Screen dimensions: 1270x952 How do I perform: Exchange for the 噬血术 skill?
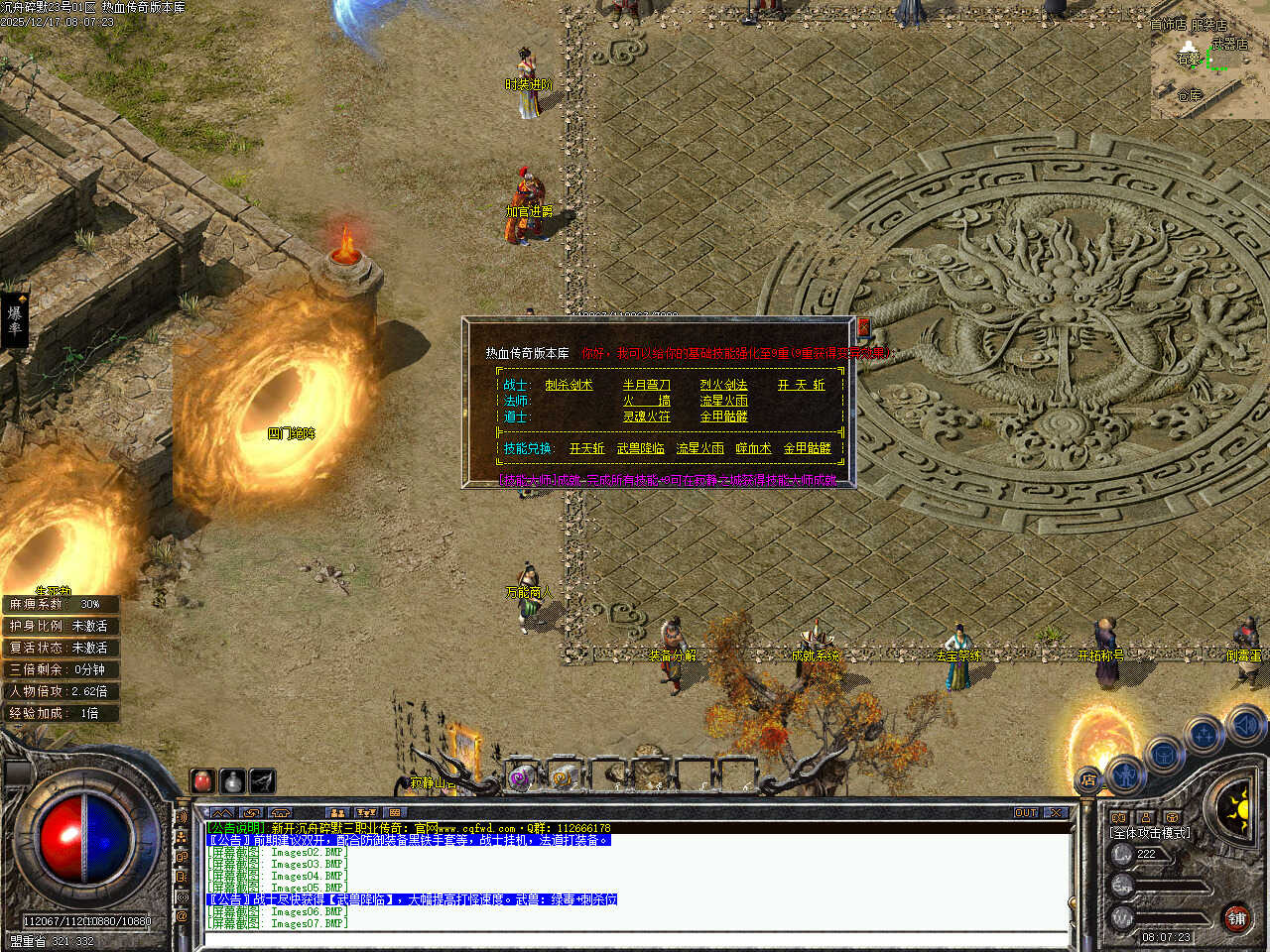pyautogui.click(x=753, y=448)
